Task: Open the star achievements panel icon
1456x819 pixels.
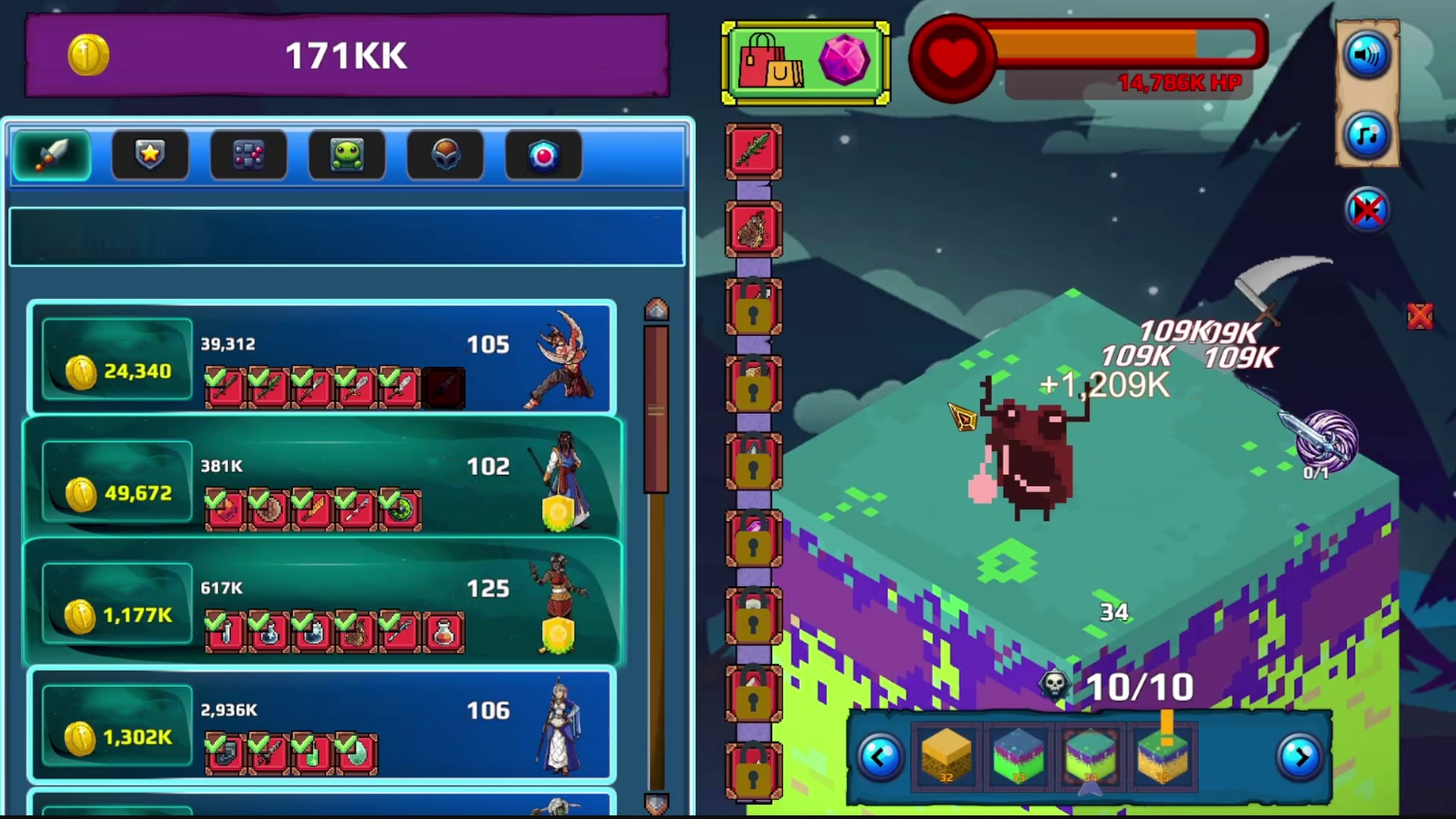Action: [149, 155]
